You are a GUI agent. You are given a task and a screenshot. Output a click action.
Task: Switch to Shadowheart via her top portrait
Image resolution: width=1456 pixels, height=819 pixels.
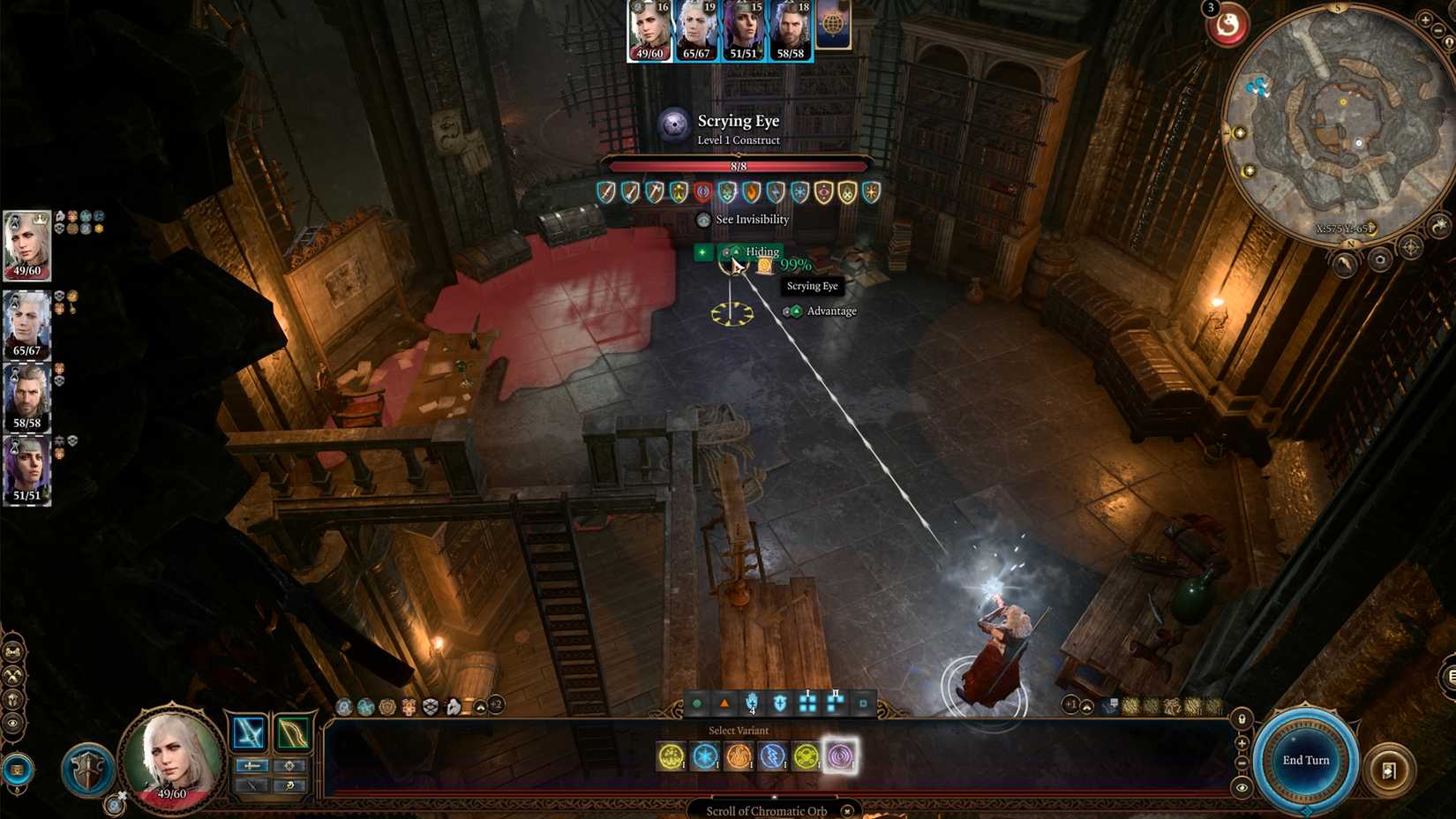(x=744, y=34)
